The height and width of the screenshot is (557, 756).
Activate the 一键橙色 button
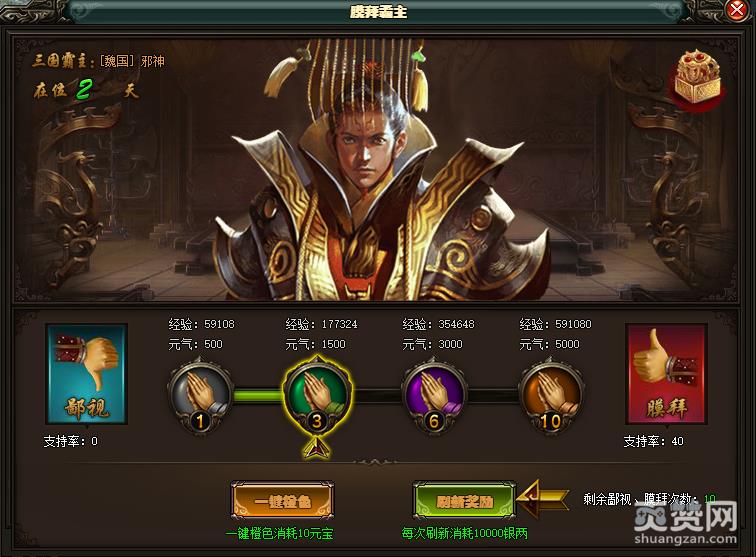click(283, 499)
